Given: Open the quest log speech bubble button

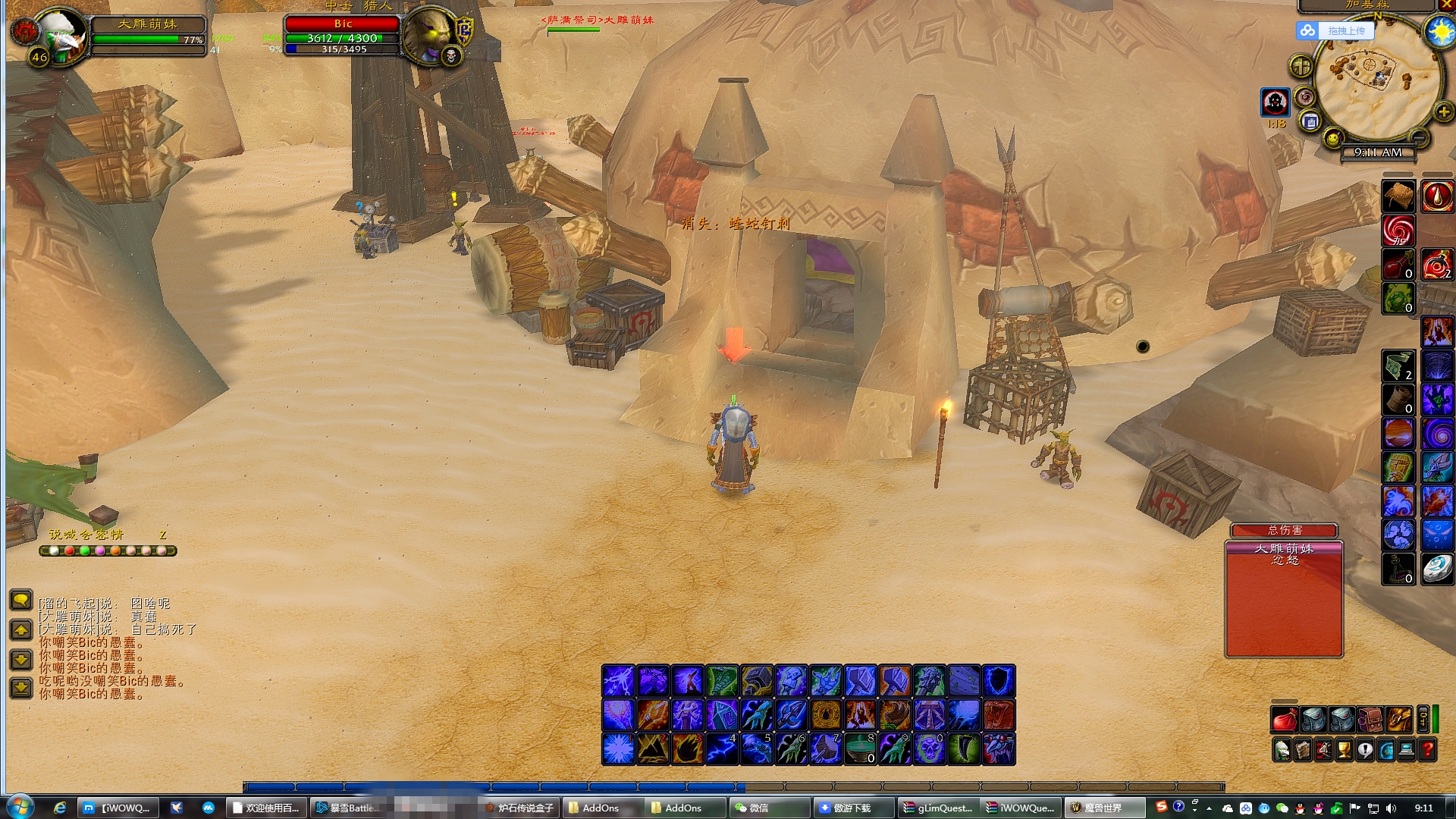Looking at the screenshot, I should (x=1365, y=750).
